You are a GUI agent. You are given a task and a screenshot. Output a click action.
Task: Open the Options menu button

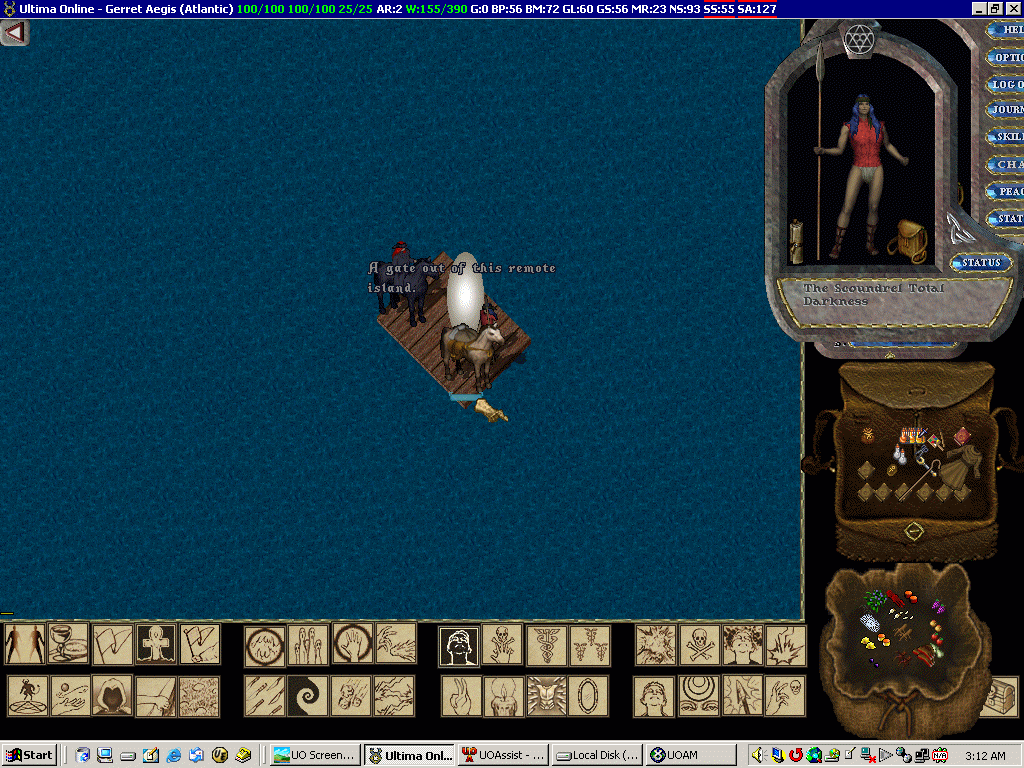tap(1005, 57)
